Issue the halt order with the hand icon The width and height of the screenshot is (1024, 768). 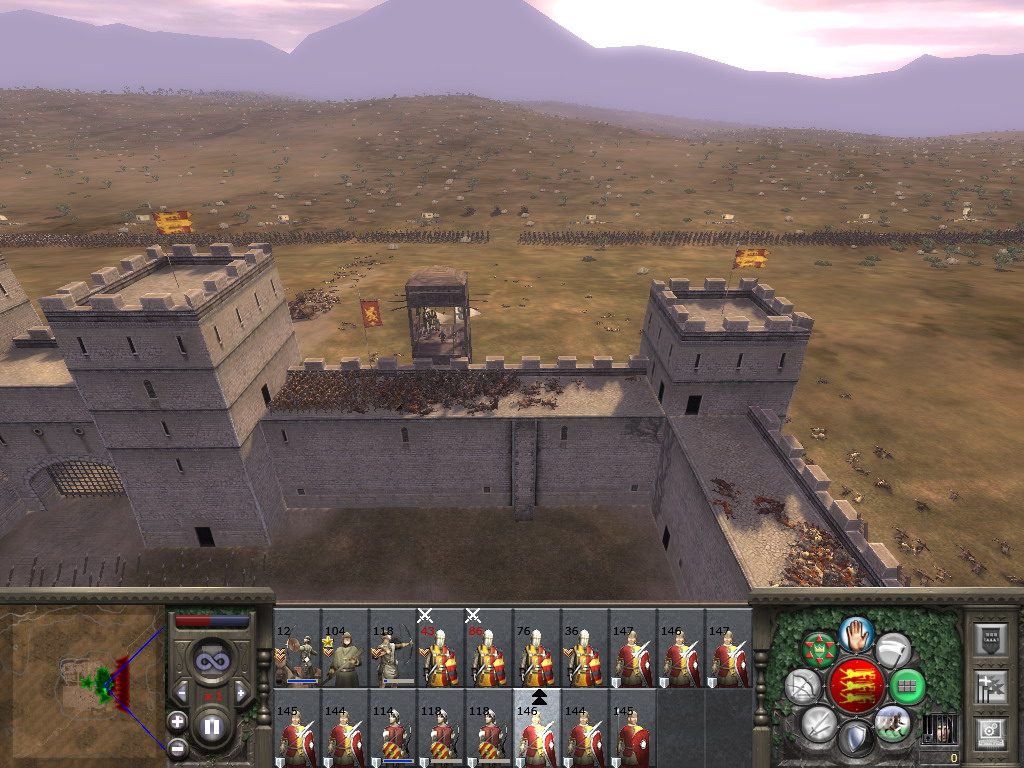(x=857, y=633)
